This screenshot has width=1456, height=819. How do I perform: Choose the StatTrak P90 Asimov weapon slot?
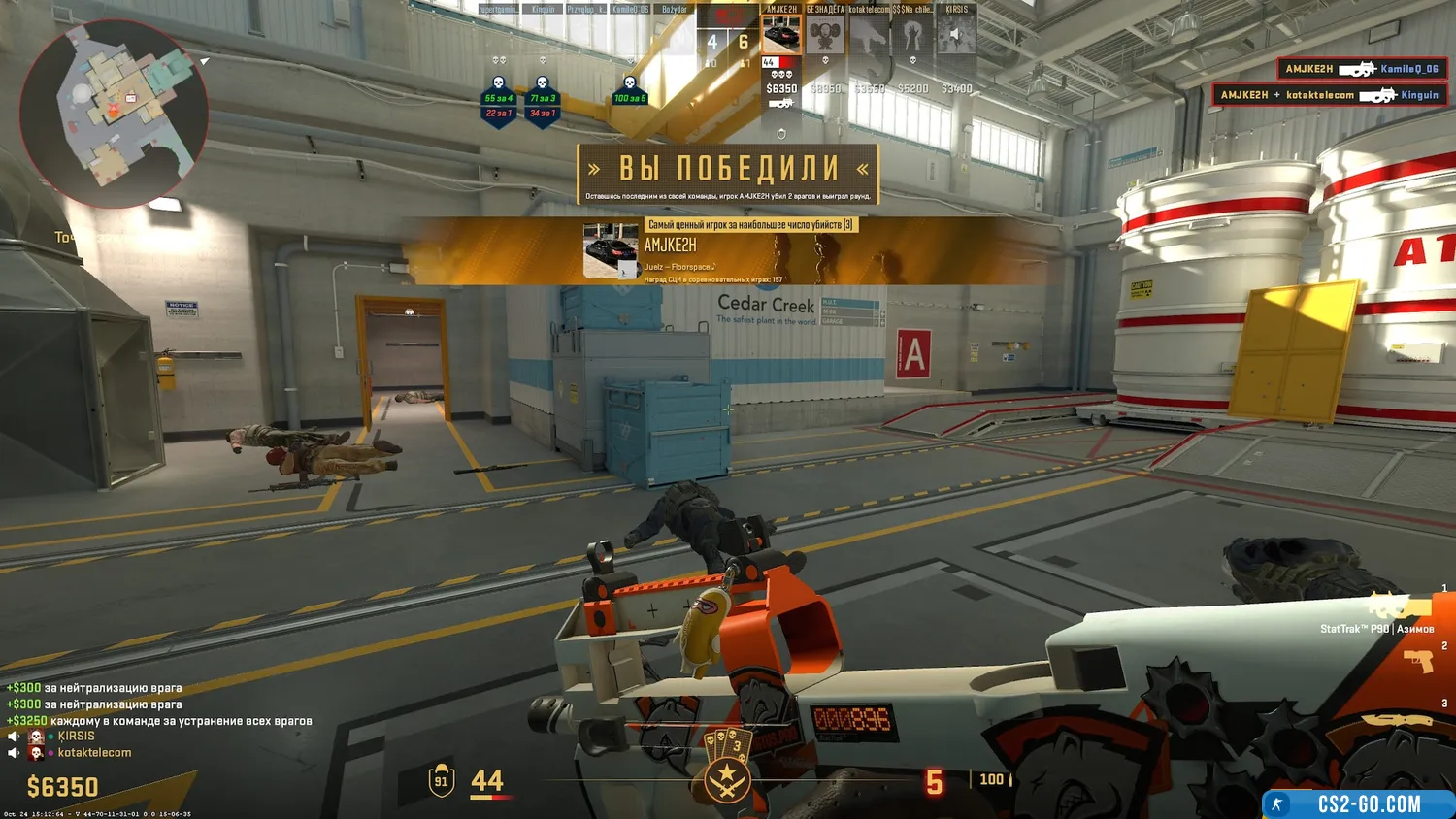coord(1398,609)
